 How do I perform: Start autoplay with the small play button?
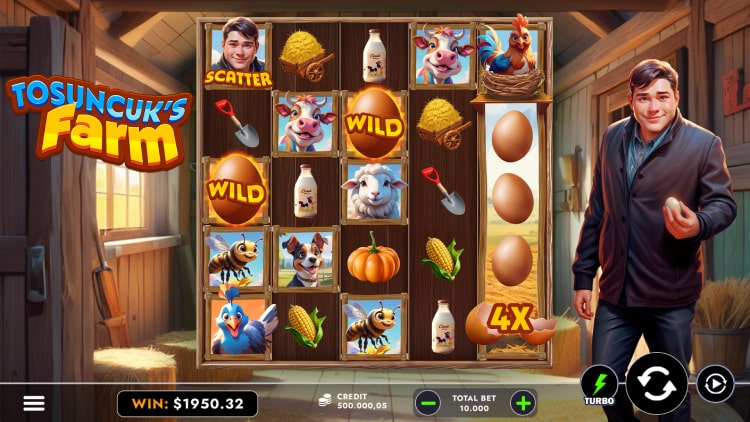point(715,384)
